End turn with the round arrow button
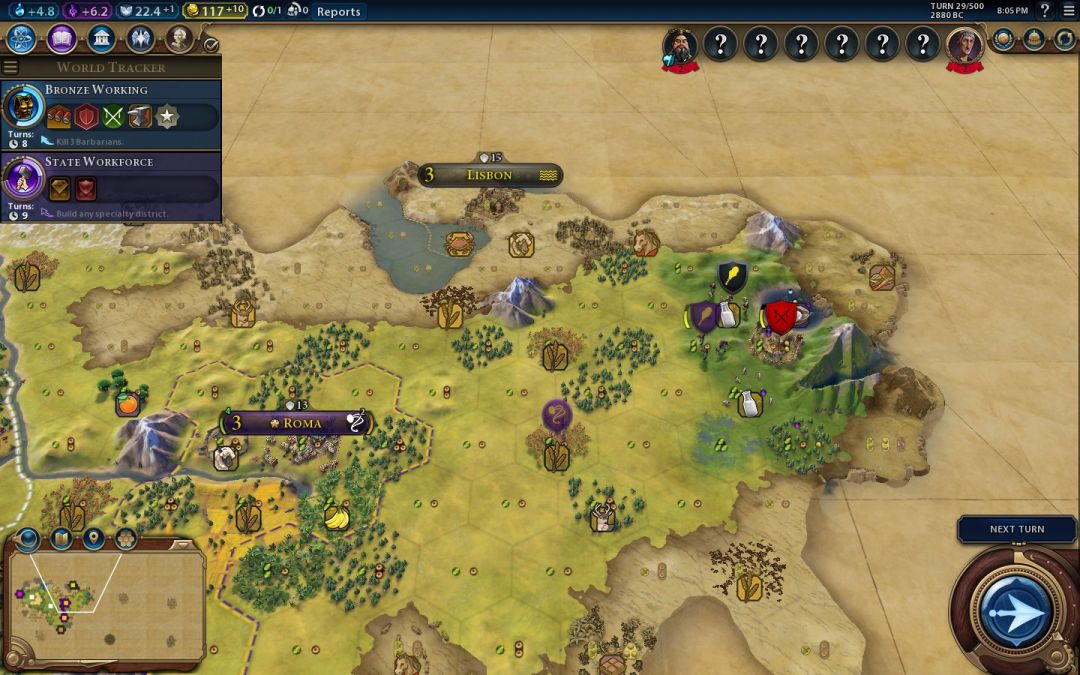 [1015, 610]
